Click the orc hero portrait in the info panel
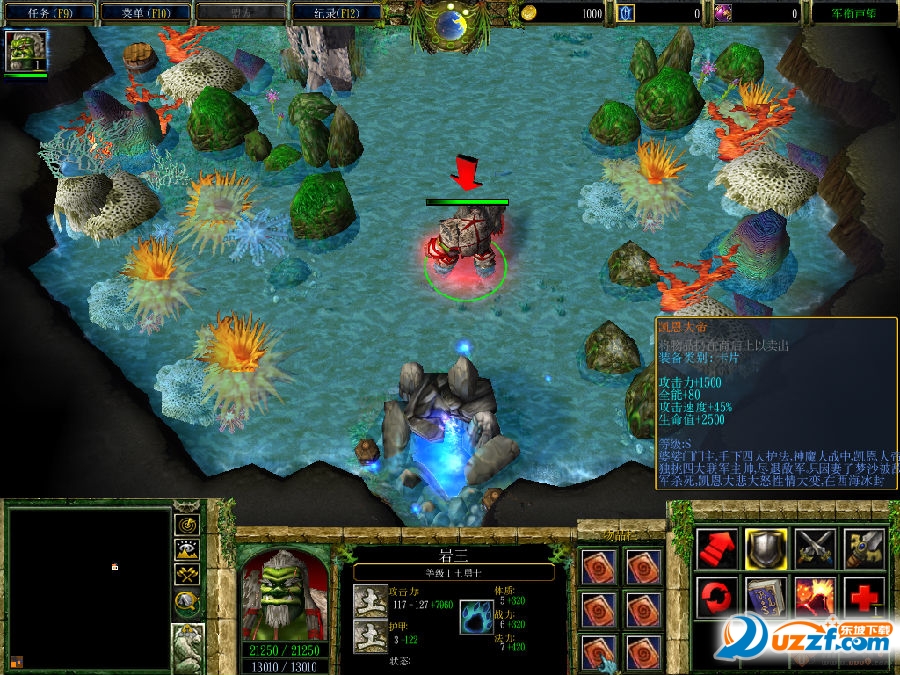Viewport: 900px width, 675px height. coord(285,594)
